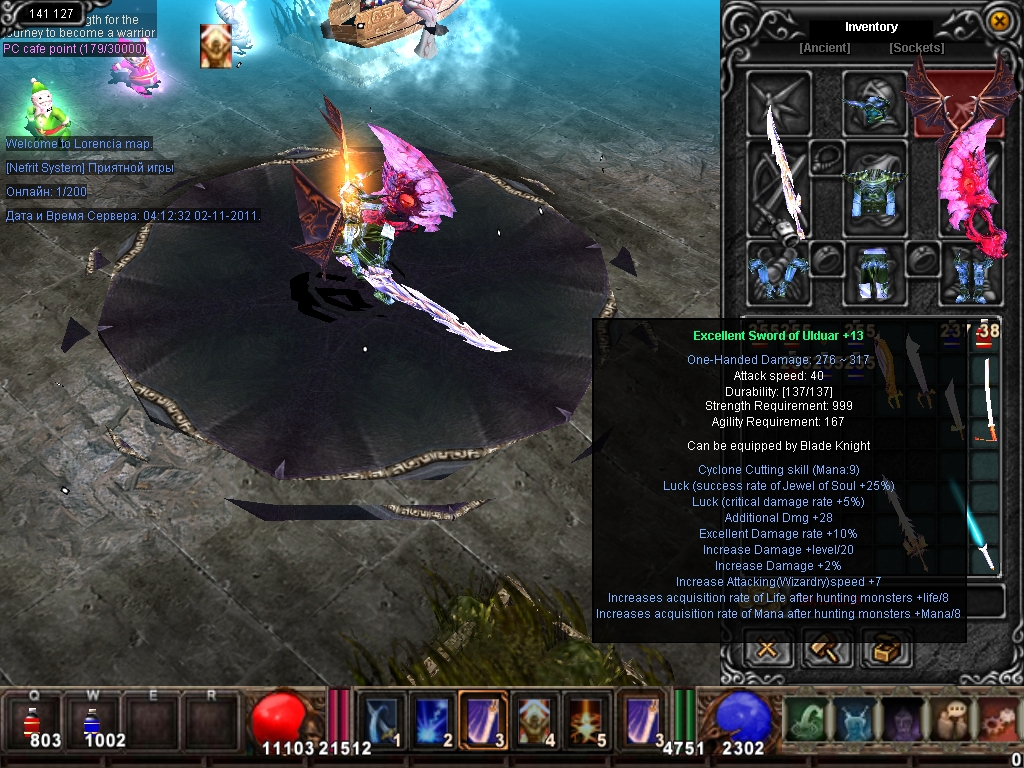This screenshot has height=768, width=1024.
Task: Open the red gear menu icon
Action: (998, 720)
